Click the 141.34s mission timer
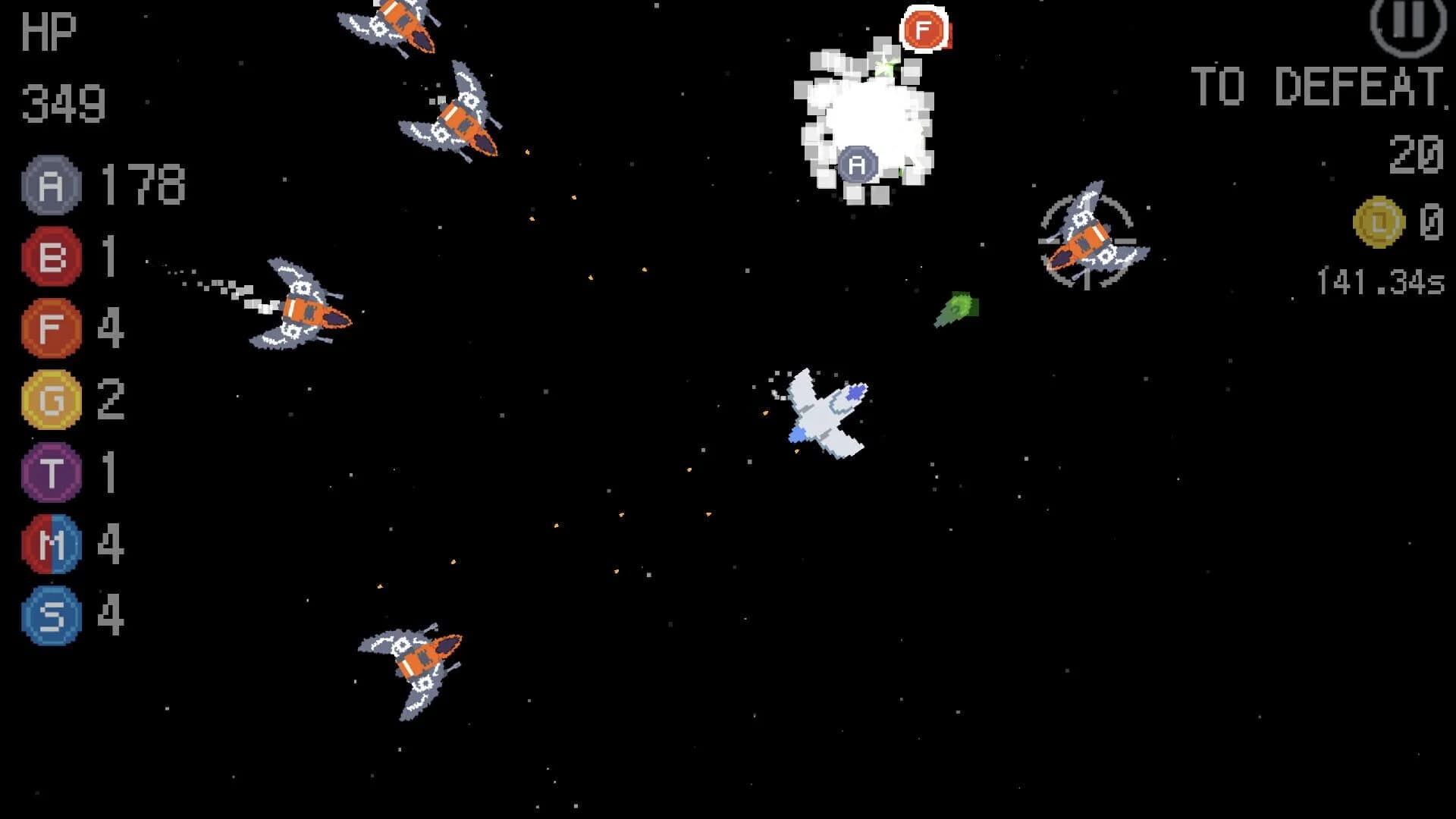This screenshot has width=1456, height=819. pos(1379,279)
